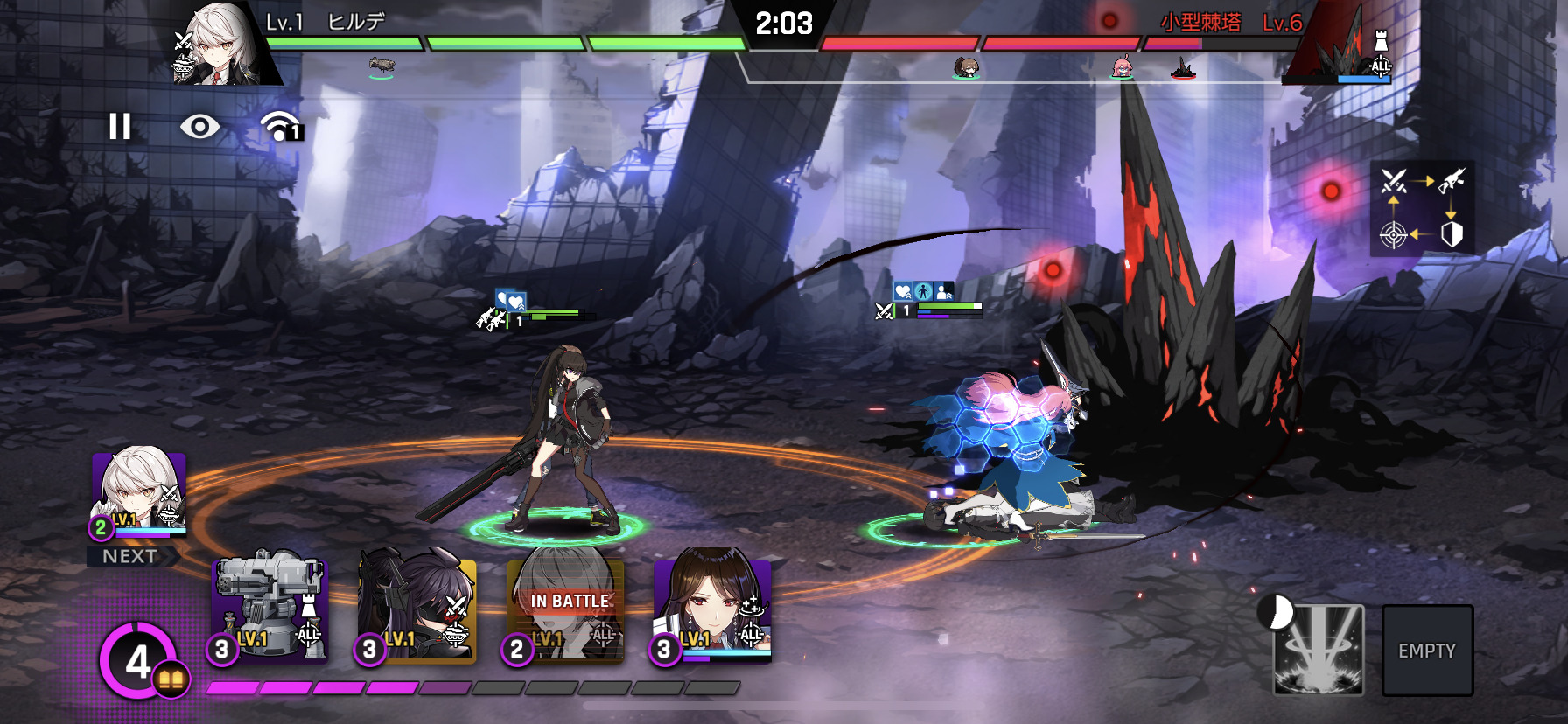Image resolution: width=1568 pixels, height=724 pixels.
Task: Tap Hilde's commander portrait
Action: pyautogui.click(x=219, y=45)
